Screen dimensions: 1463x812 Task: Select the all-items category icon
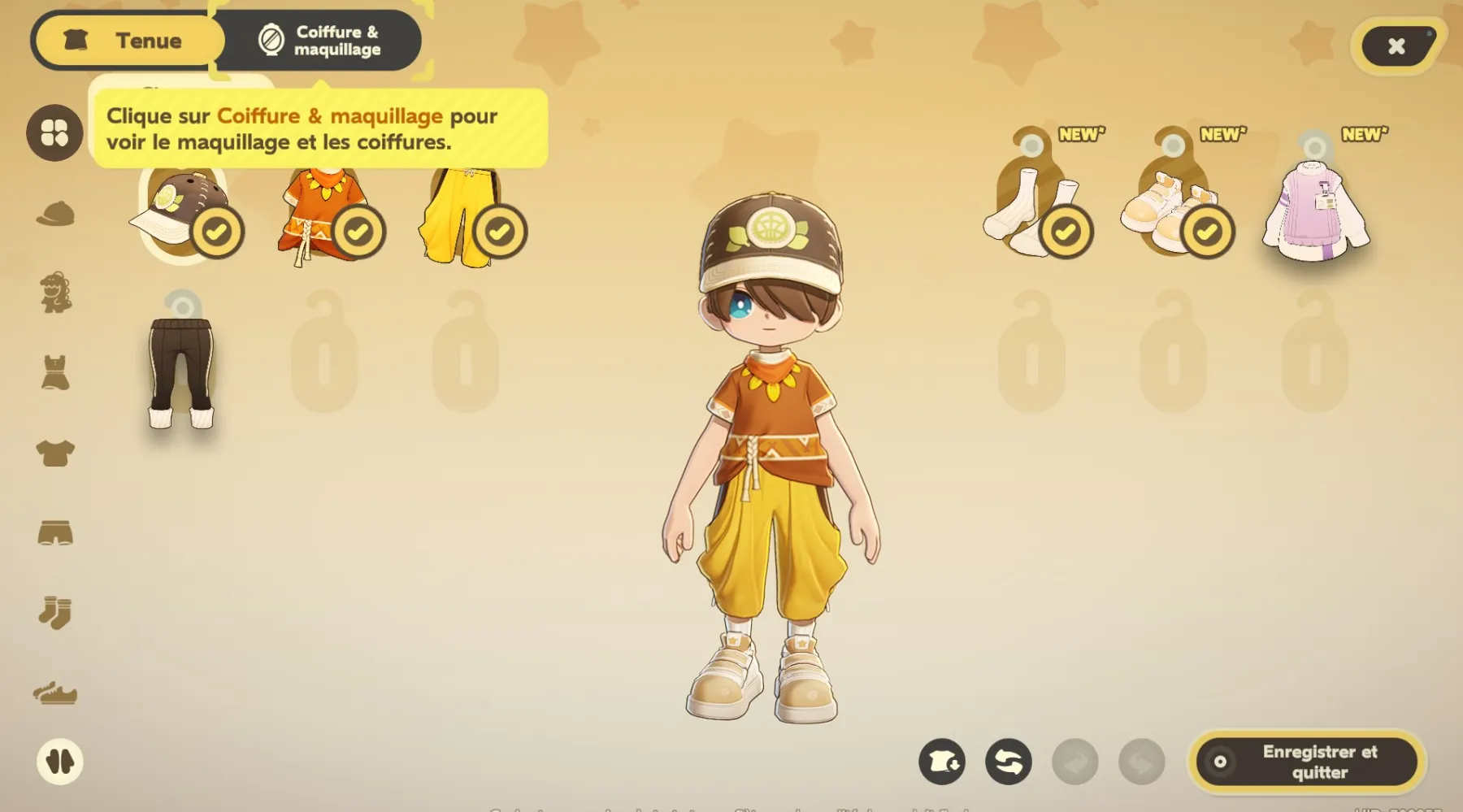tap(54, 132)
